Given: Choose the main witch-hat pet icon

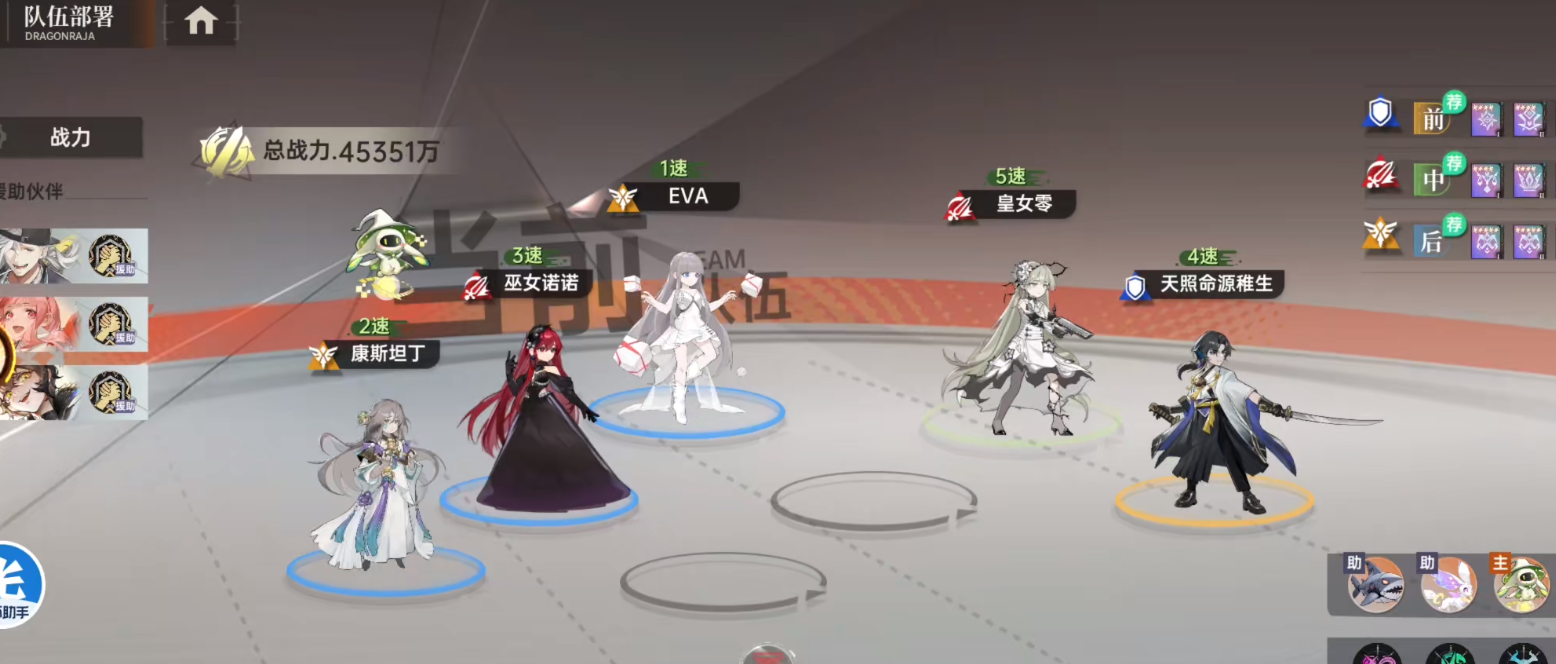Looking at the screenshot, I should [x=1520, y=584].
